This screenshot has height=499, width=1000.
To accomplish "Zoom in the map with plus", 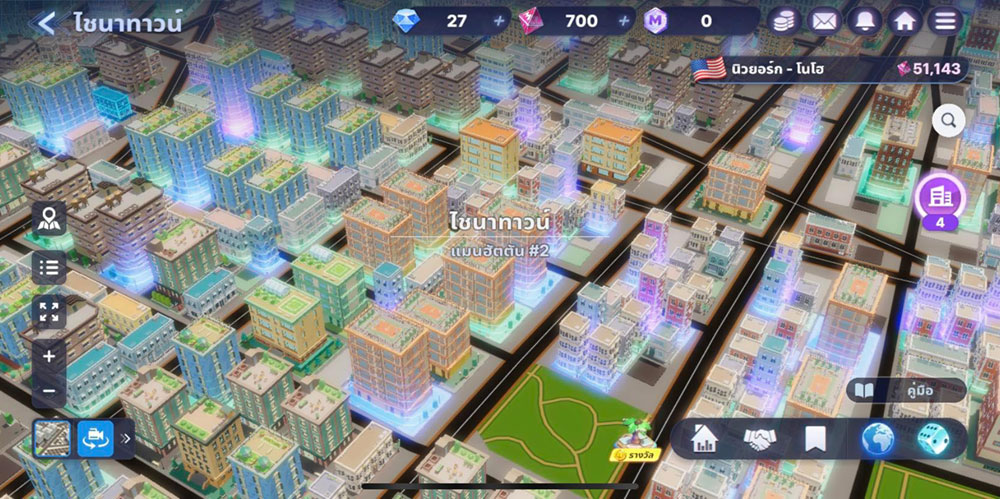I will pyautogui.click(x=49, y=355).
